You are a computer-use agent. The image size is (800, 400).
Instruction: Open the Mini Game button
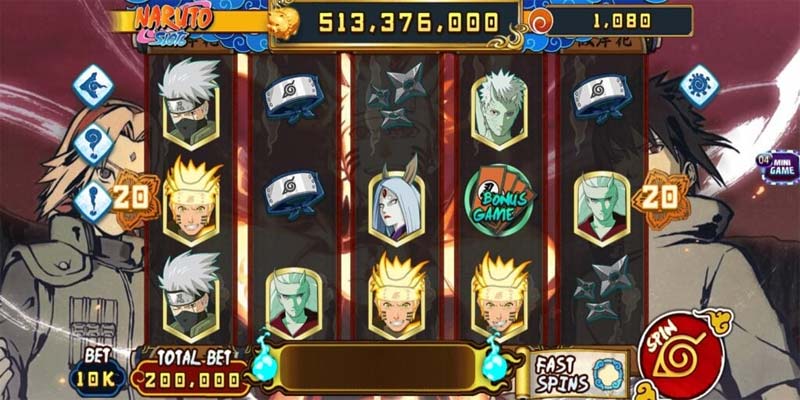point(777,165)
